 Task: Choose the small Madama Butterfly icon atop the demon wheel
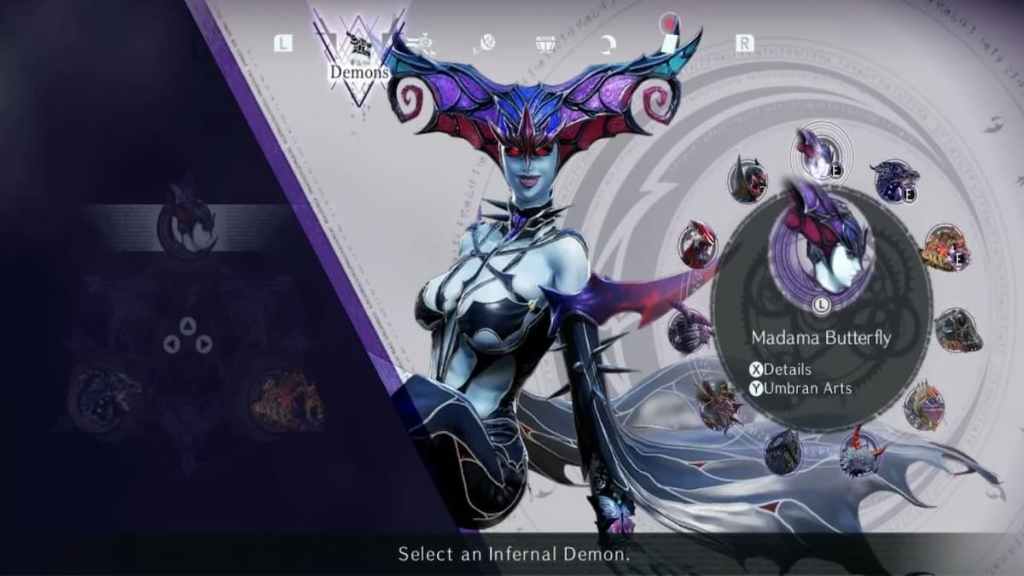[x=819, y=152]
